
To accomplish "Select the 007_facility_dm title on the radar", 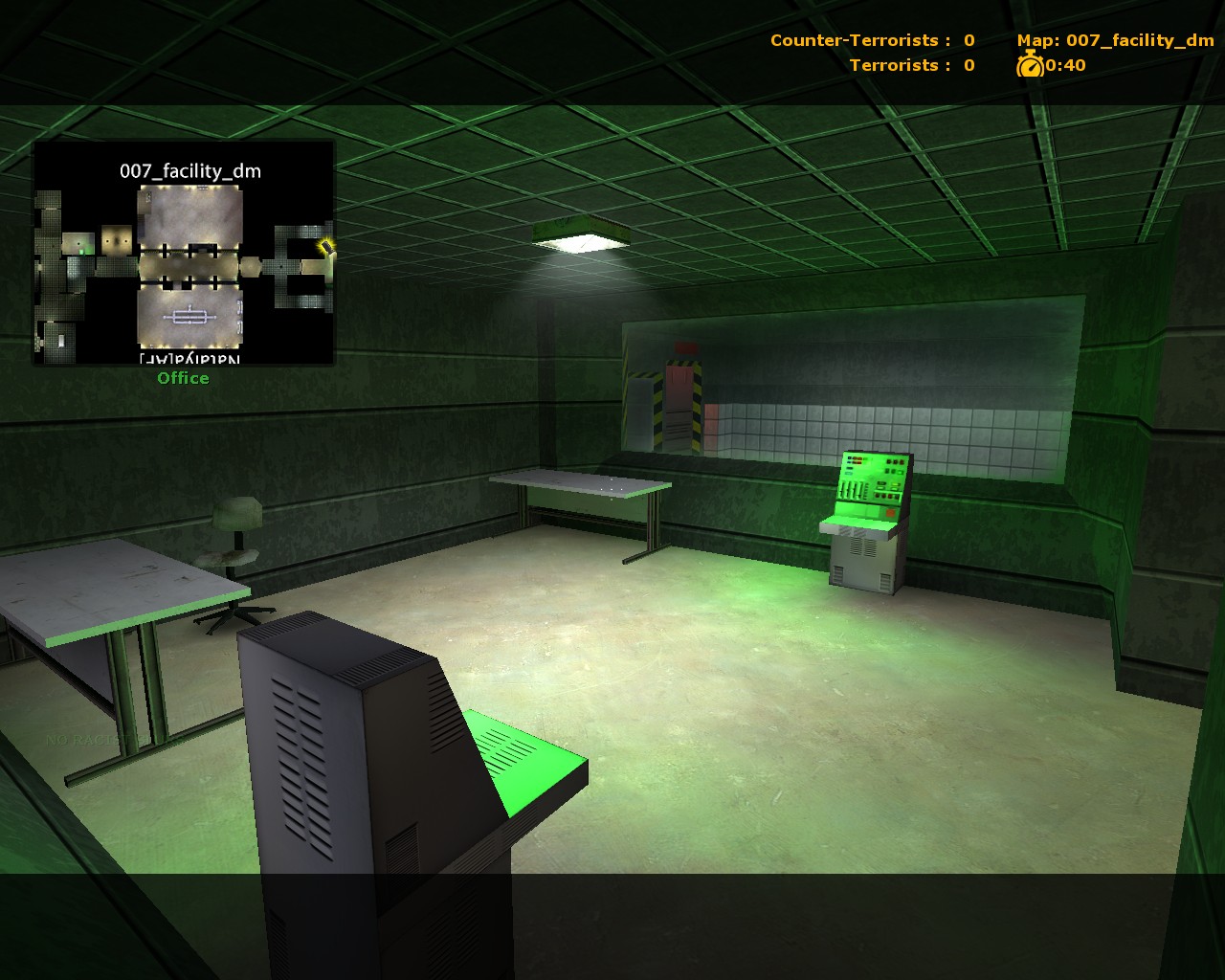I will pos(191,171).
